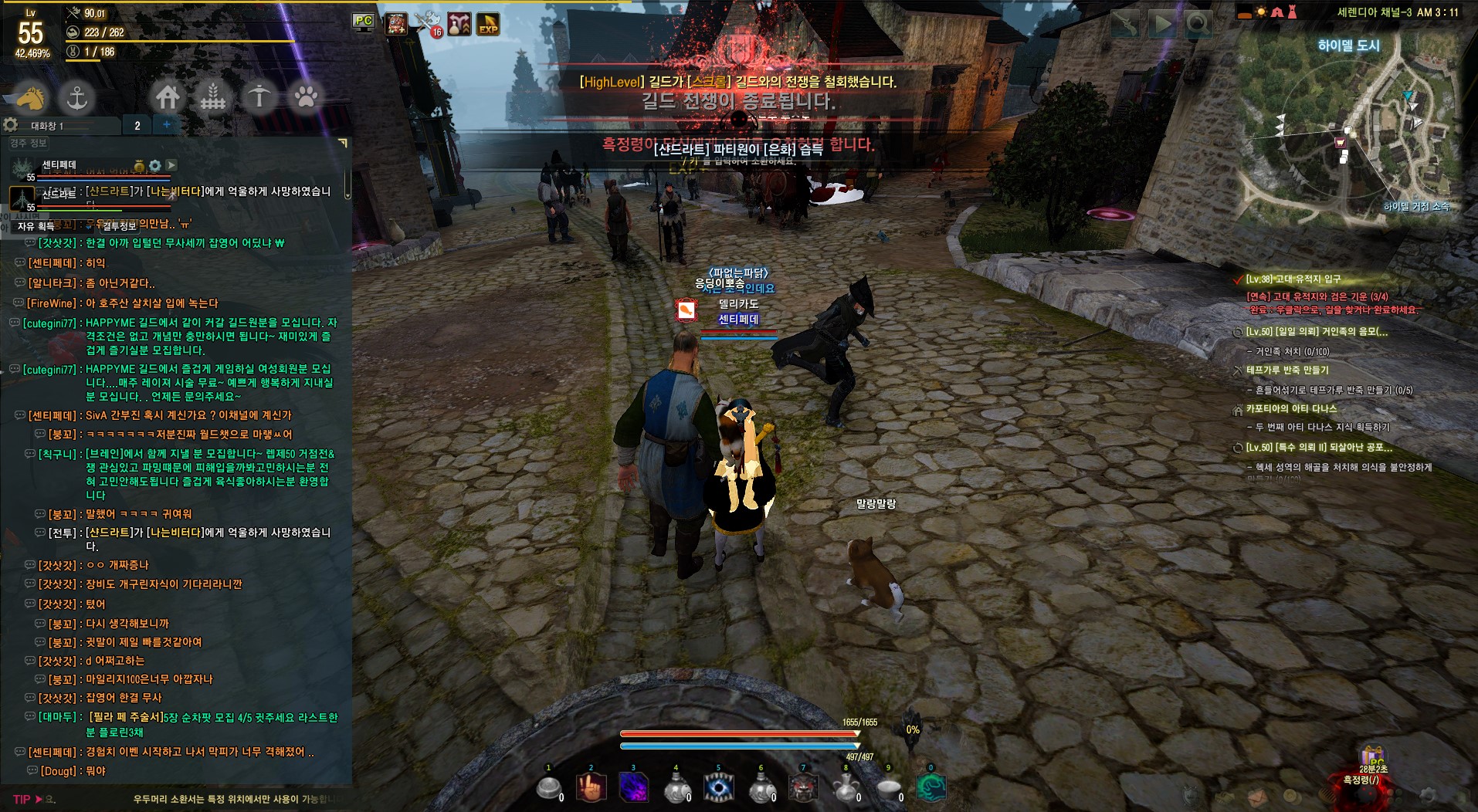Activate the fanged eye skill in hotbar

click(x=718, y=788)
